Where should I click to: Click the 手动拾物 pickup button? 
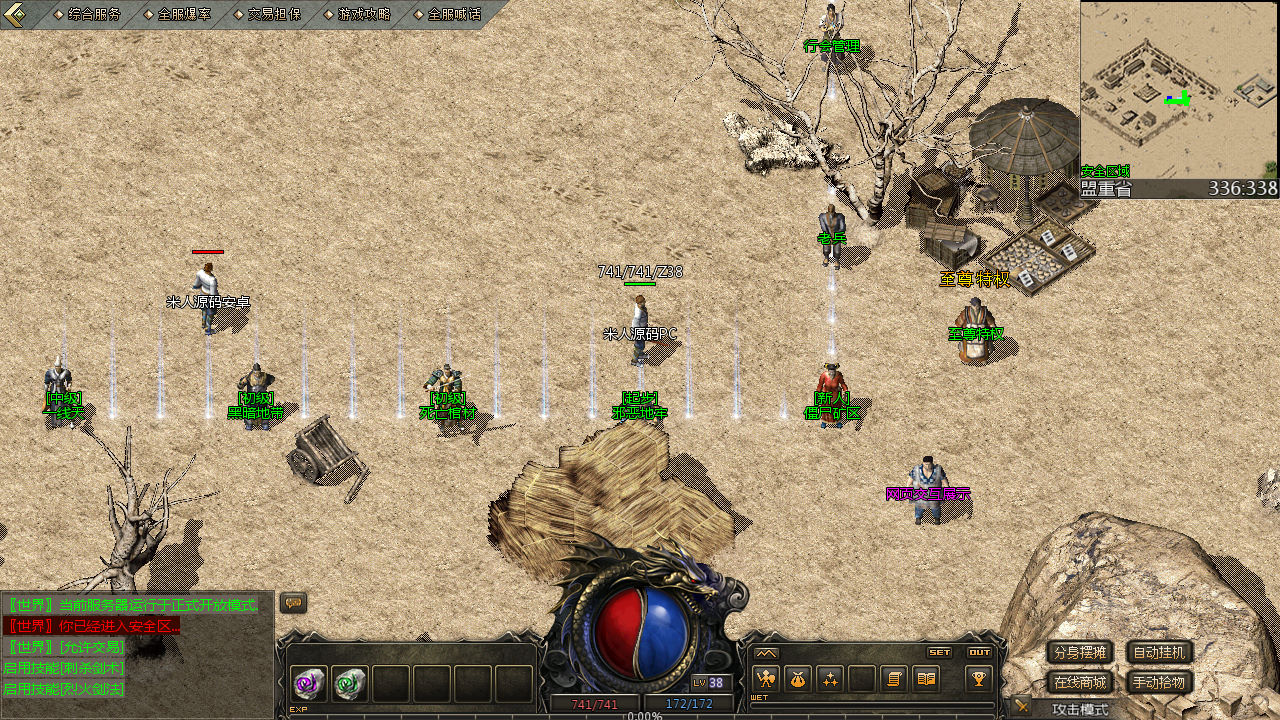click(x=1160, y=683)
